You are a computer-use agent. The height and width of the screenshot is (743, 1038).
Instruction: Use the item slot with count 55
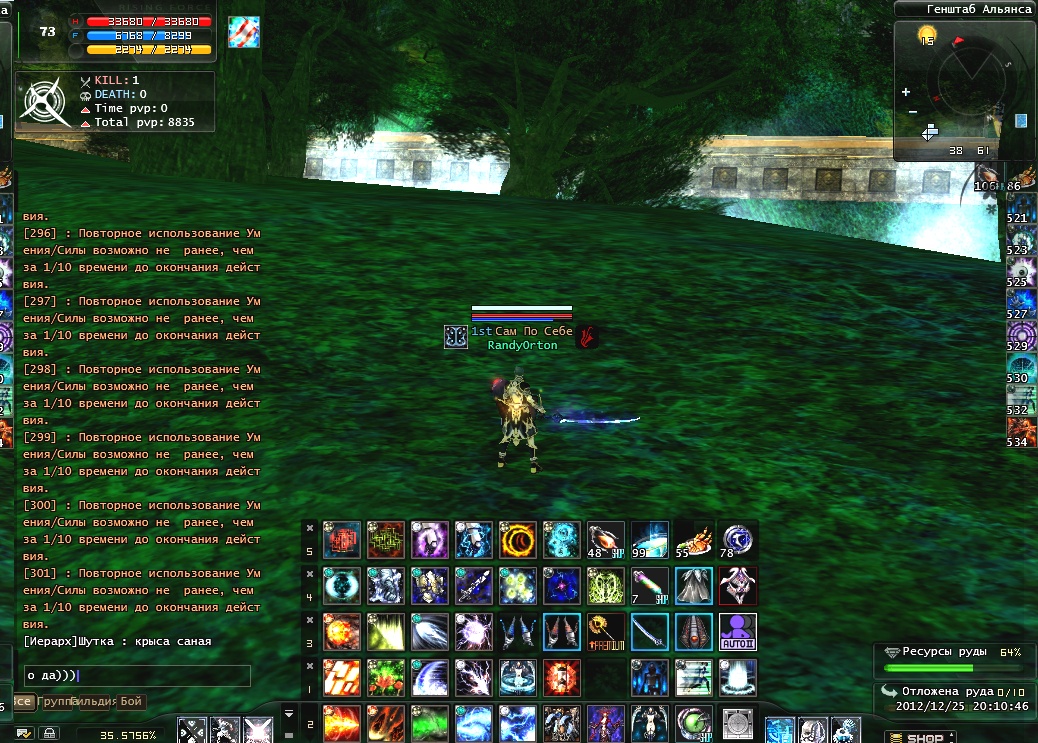[x=694, y=540]
